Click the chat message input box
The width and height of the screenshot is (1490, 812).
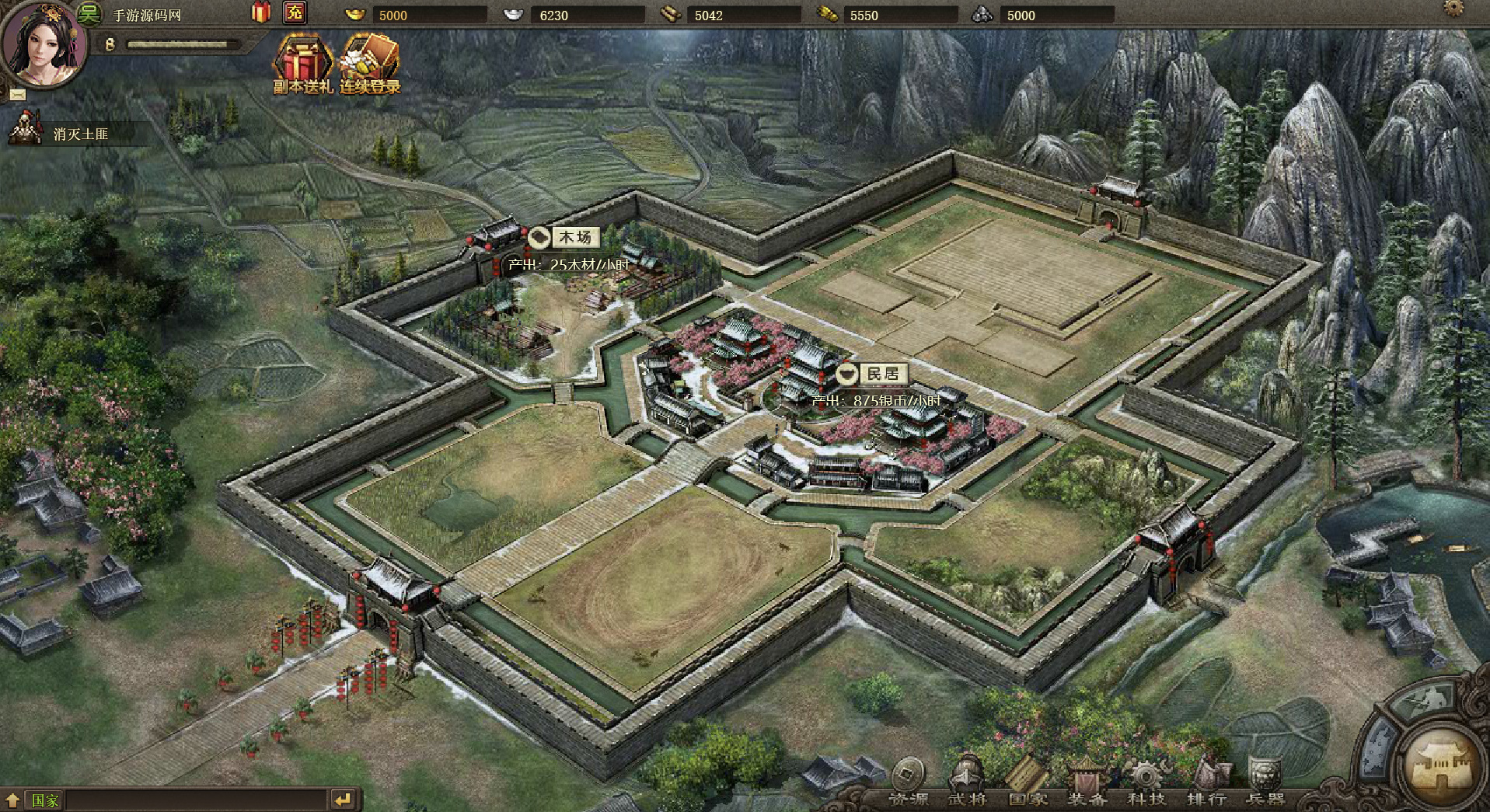pos(194,800)
